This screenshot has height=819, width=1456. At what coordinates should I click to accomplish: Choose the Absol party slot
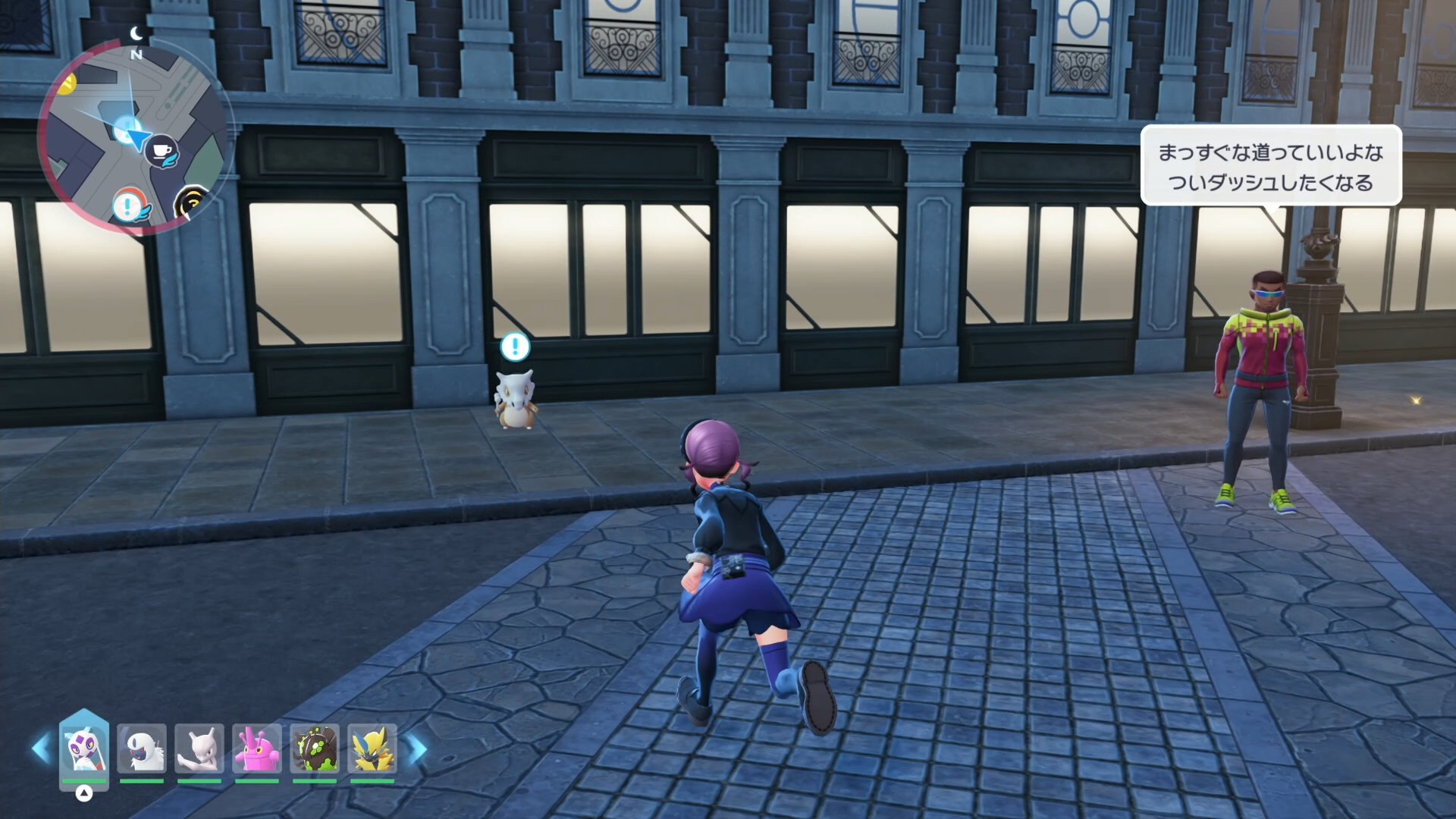click(142, 748)
